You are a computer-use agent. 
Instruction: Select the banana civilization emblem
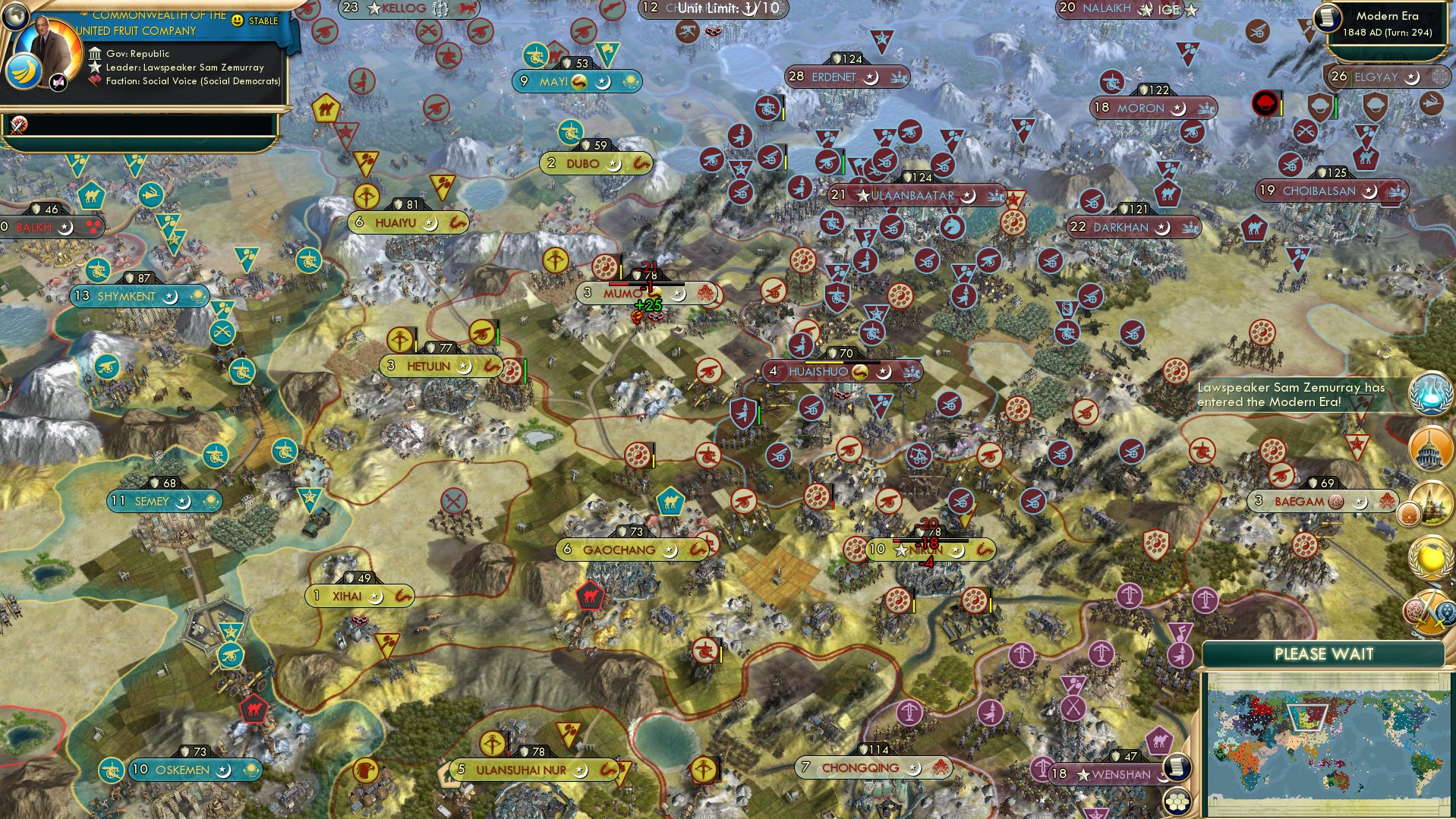pyautogui.click(x=25, y=72)
